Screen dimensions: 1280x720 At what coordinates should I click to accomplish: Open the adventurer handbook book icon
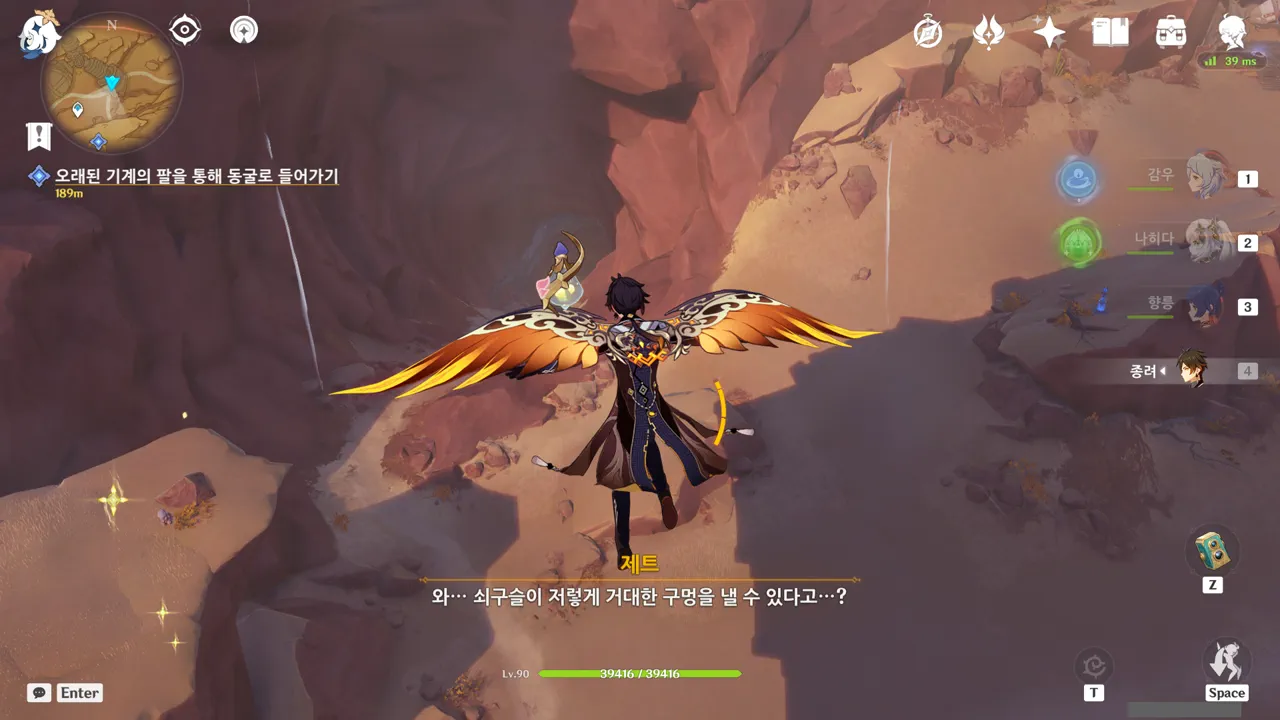pyautogui.click(x=1110, y=32)
